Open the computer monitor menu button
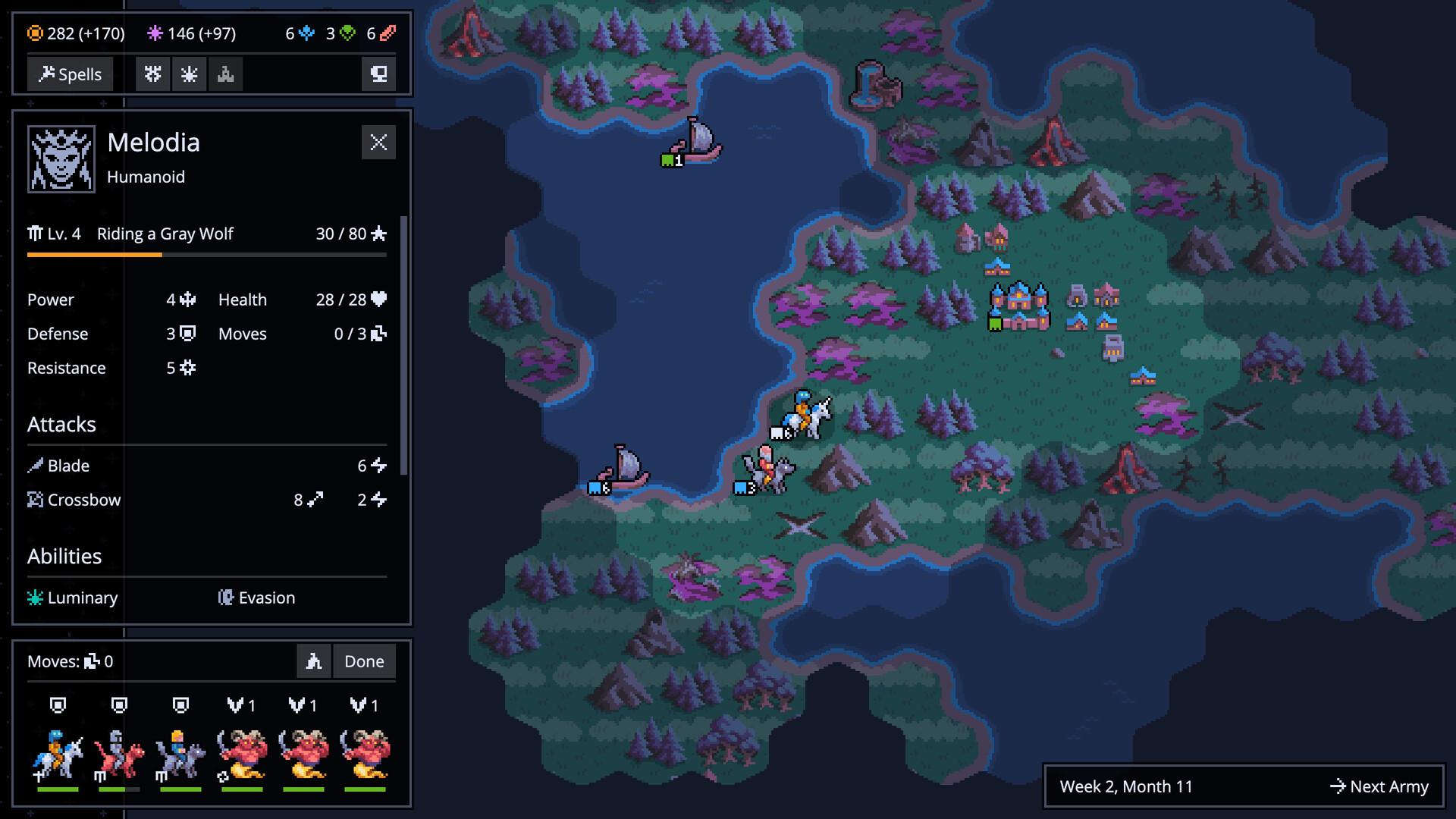The width and height of the screenshot is (1456, 819). [x=378, y=74]
